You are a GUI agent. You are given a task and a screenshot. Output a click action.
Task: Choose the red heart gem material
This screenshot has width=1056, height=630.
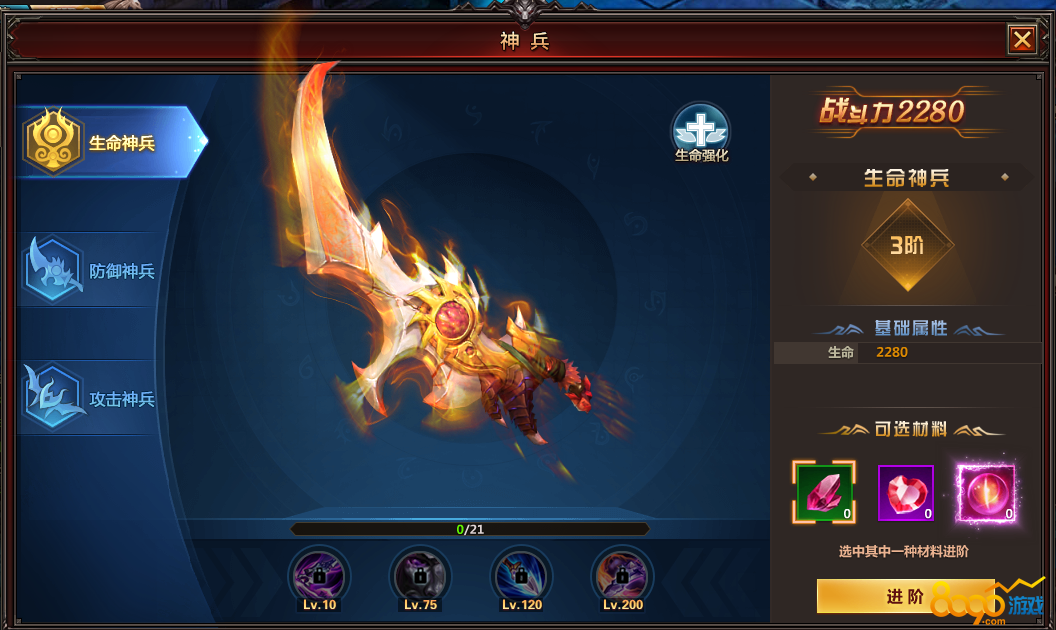pyautogui.click(x=905, y=493)
